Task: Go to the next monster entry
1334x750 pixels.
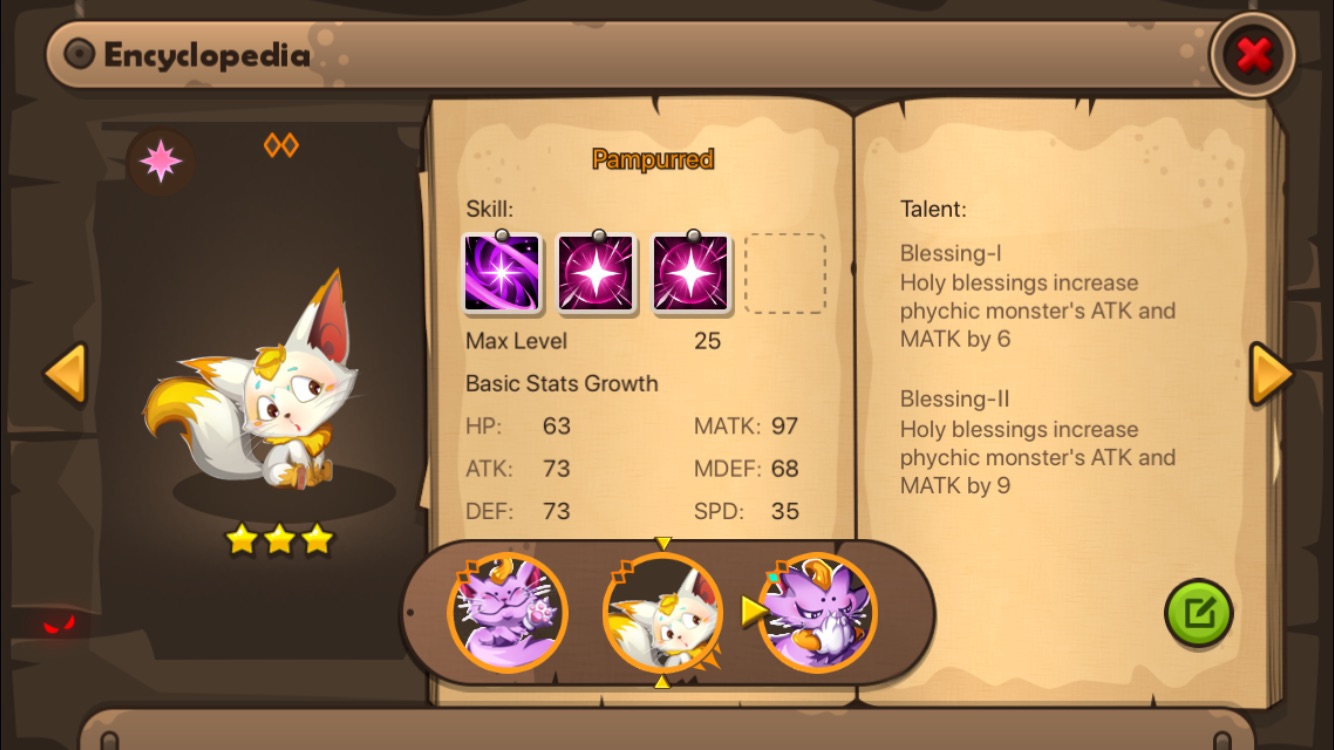Action: click(x=1271, y=374)
